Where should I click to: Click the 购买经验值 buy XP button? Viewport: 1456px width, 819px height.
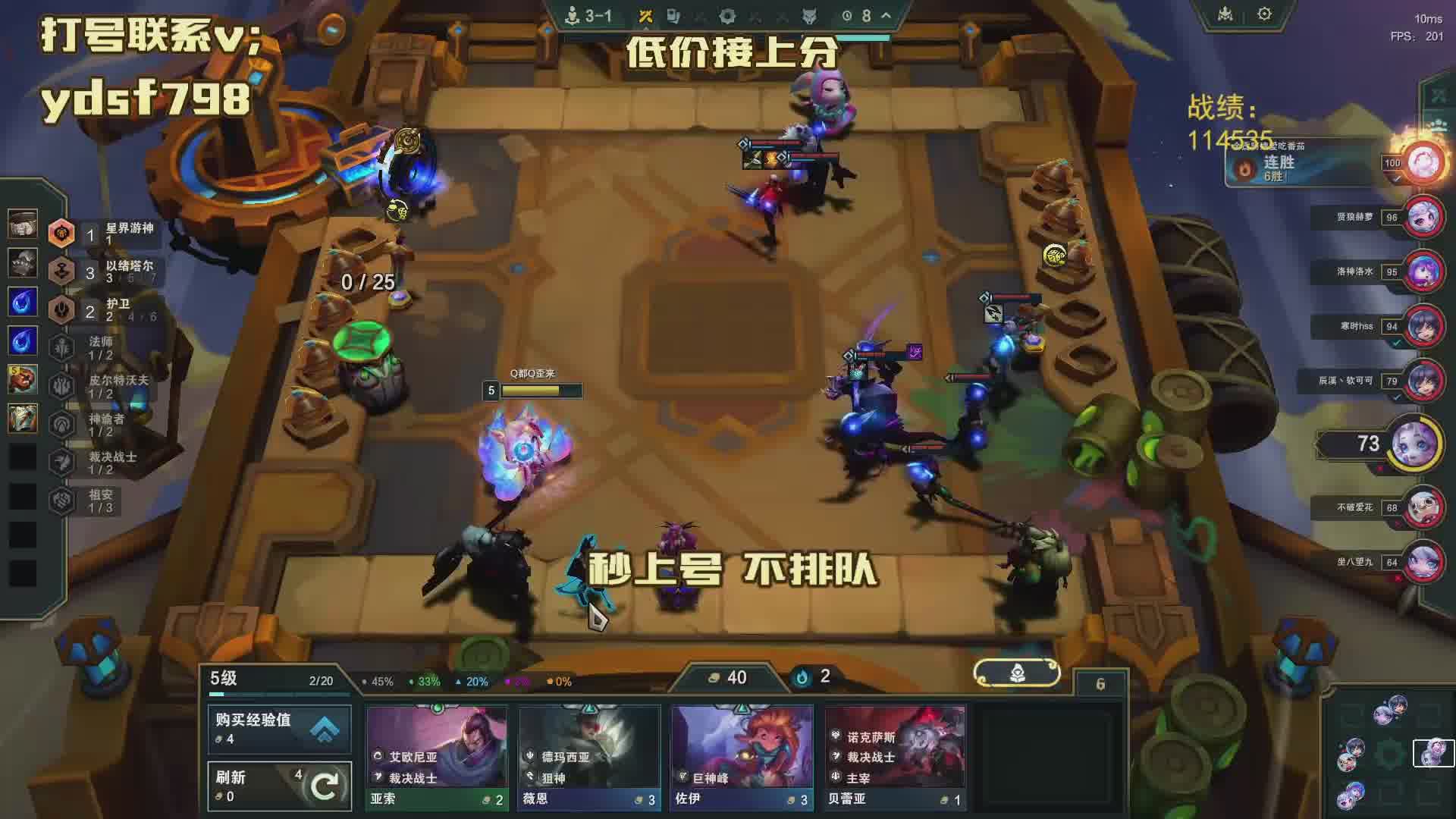click(x=279, y=728)
